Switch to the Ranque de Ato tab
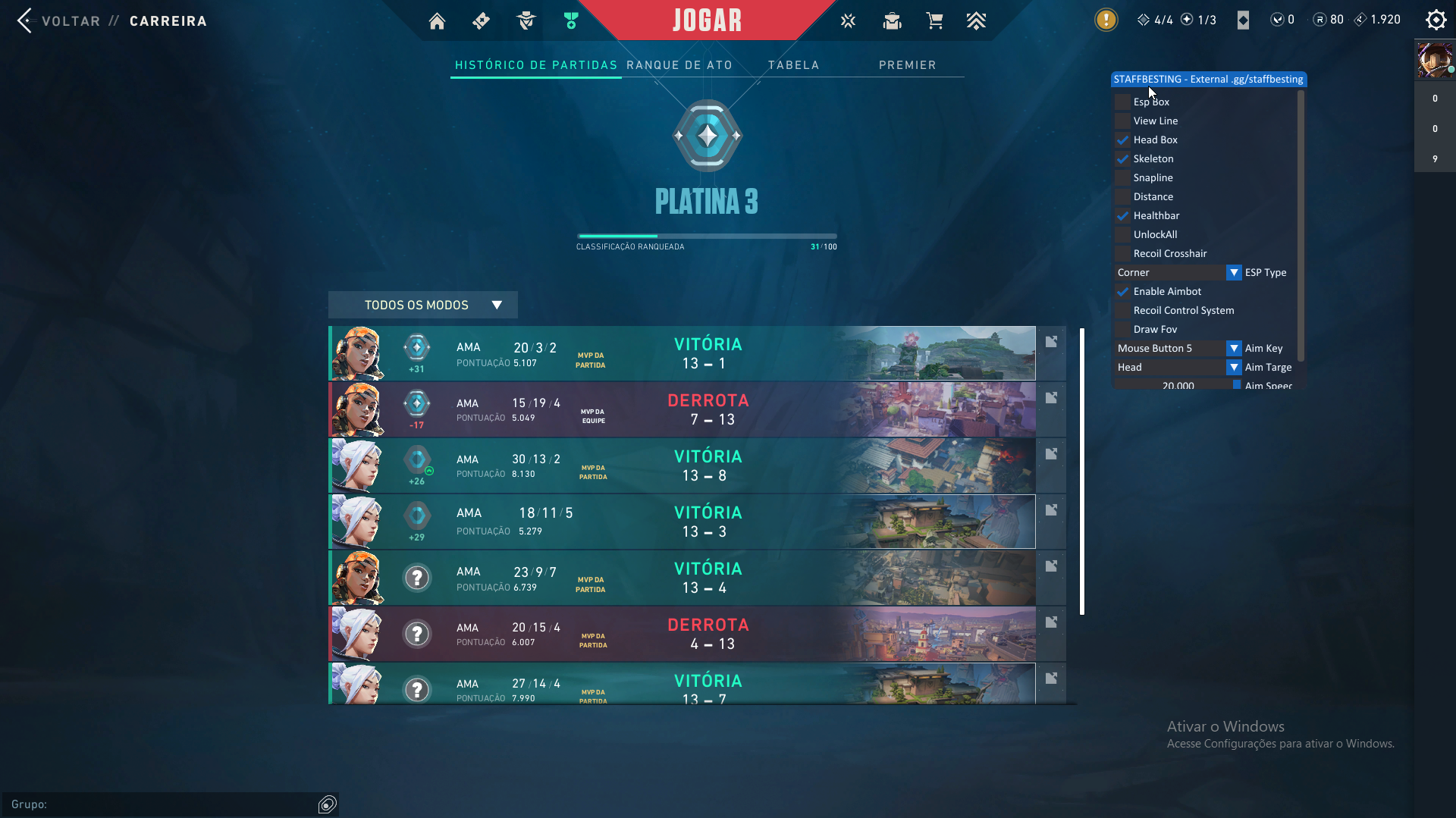Viewport: 1456px width, 818px height. point(679,65)
